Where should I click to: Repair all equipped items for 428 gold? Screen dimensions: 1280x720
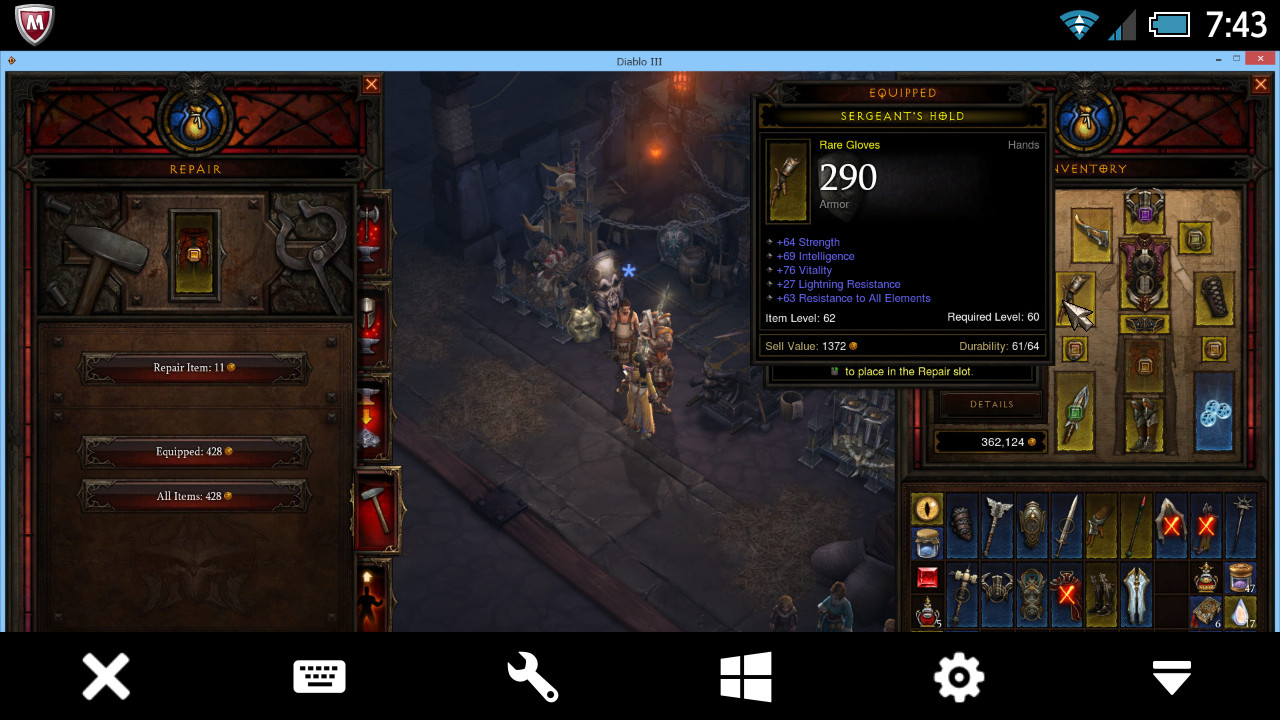point(194,452)
